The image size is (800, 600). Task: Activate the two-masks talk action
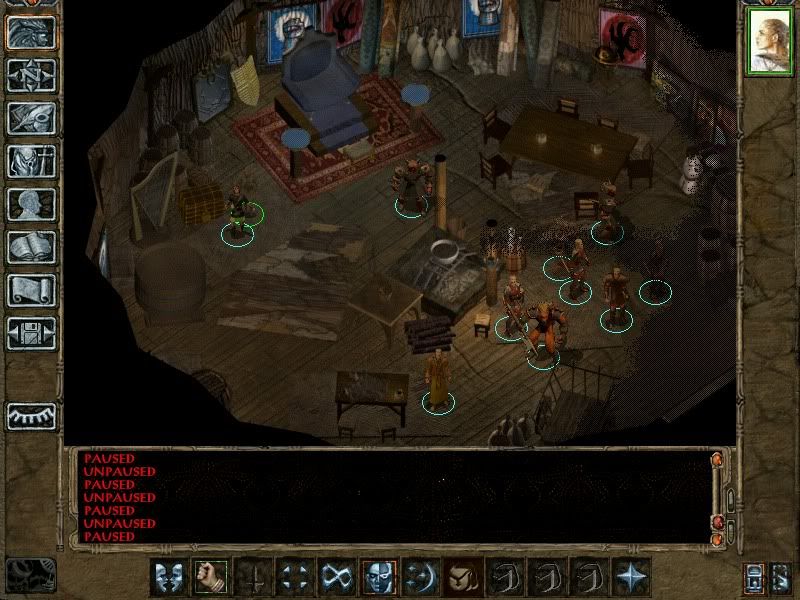click(169, 576)
